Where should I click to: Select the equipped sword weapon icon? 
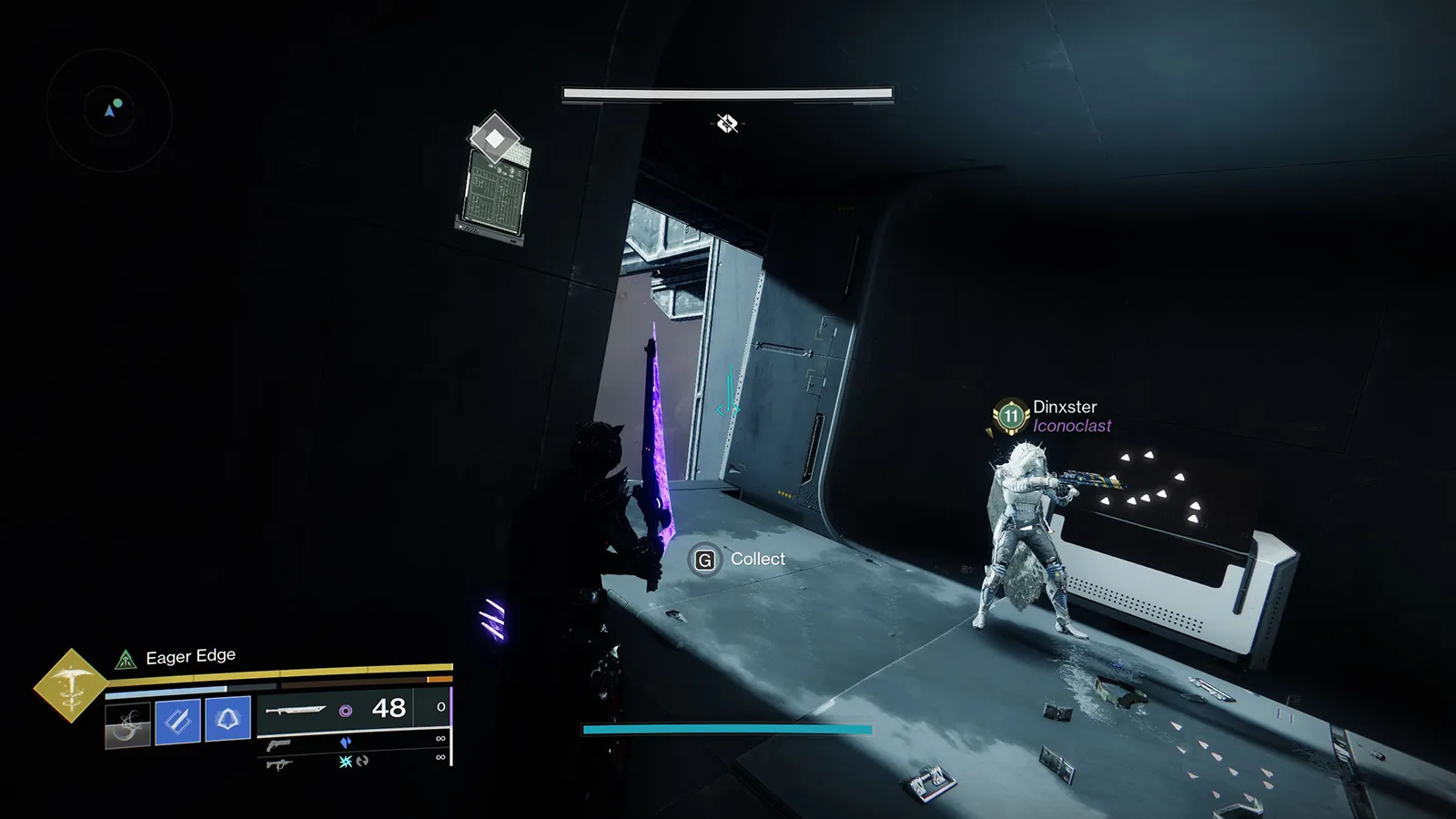(296, 709)
